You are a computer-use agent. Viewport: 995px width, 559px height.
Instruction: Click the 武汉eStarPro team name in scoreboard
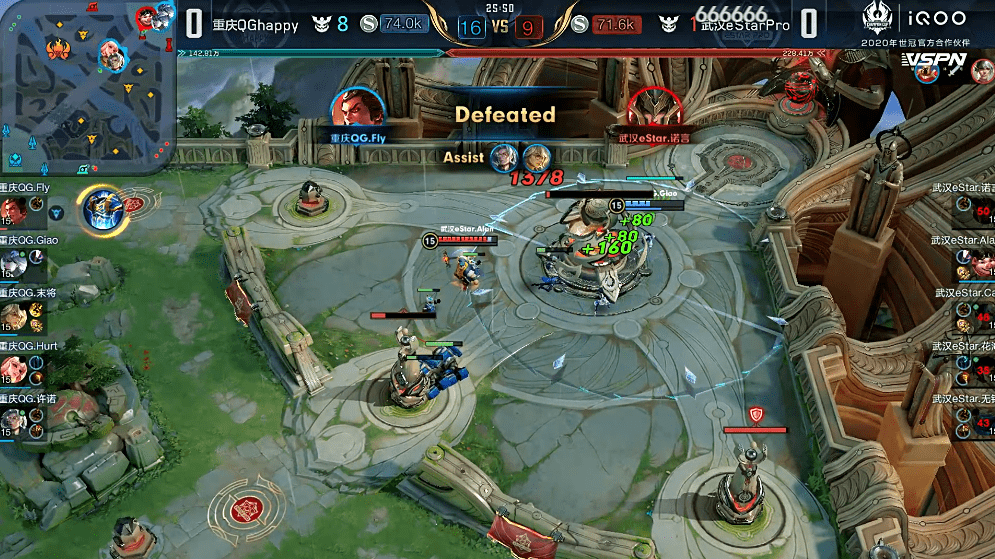[x=746, y=25]
